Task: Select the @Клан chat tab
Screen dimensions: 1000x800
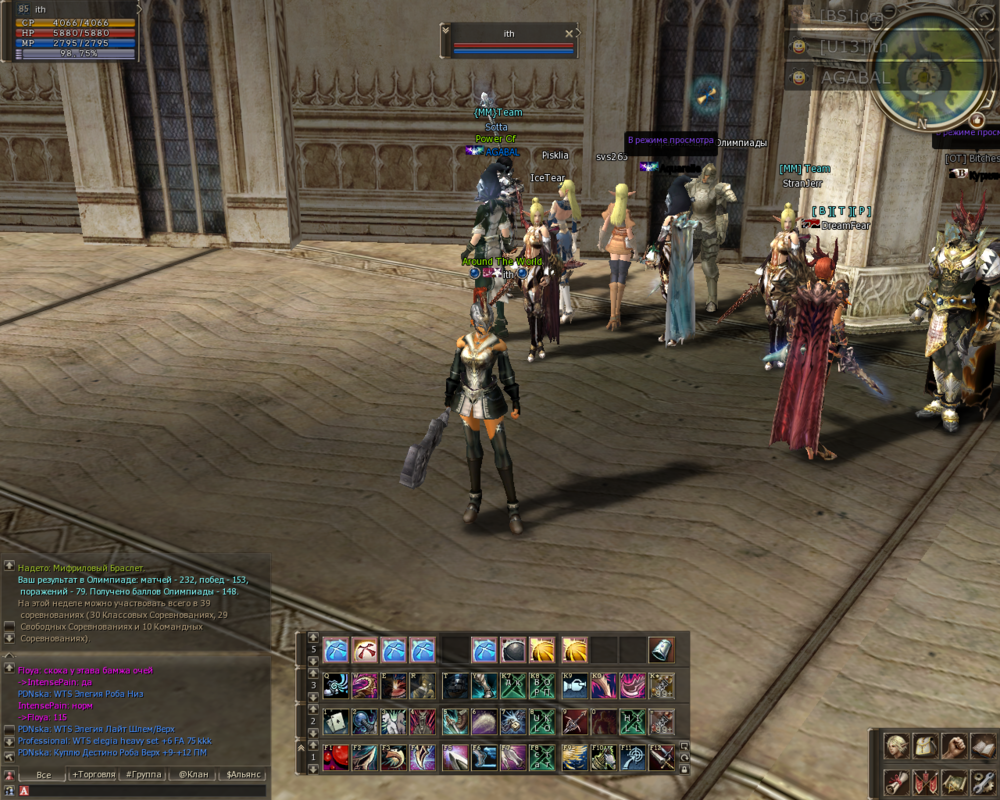Action: tap(193, 774)
